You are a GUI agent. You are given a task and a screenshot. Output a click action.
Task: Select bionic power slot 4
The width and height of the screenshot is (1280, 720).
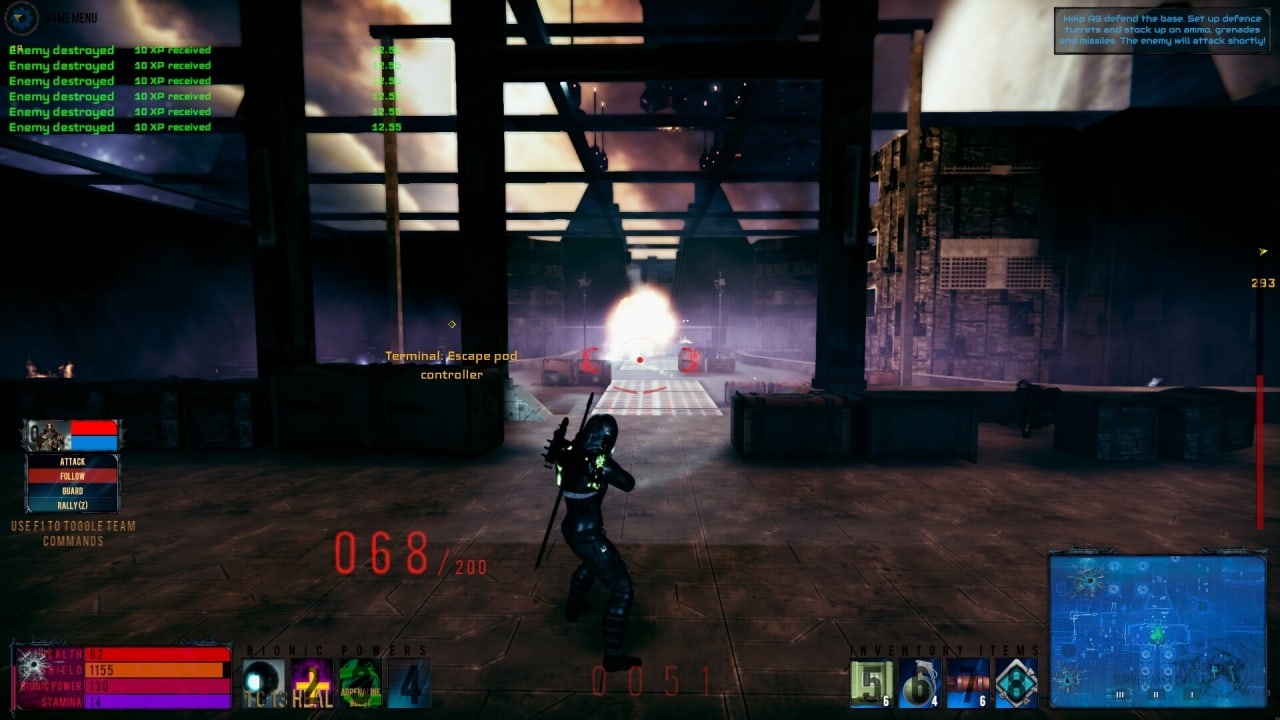click(409, 684)
